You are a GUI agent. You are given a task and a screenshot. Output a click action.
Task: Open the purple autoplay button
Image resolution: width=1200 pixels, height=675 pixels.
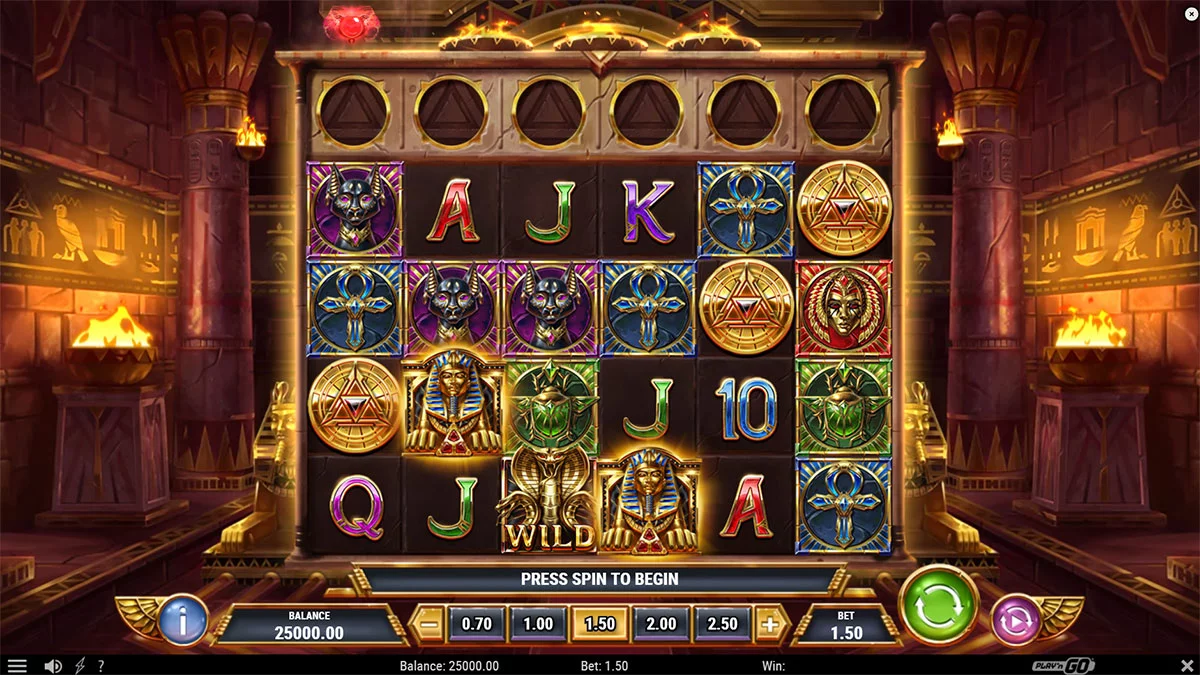tap(1015, 620)
